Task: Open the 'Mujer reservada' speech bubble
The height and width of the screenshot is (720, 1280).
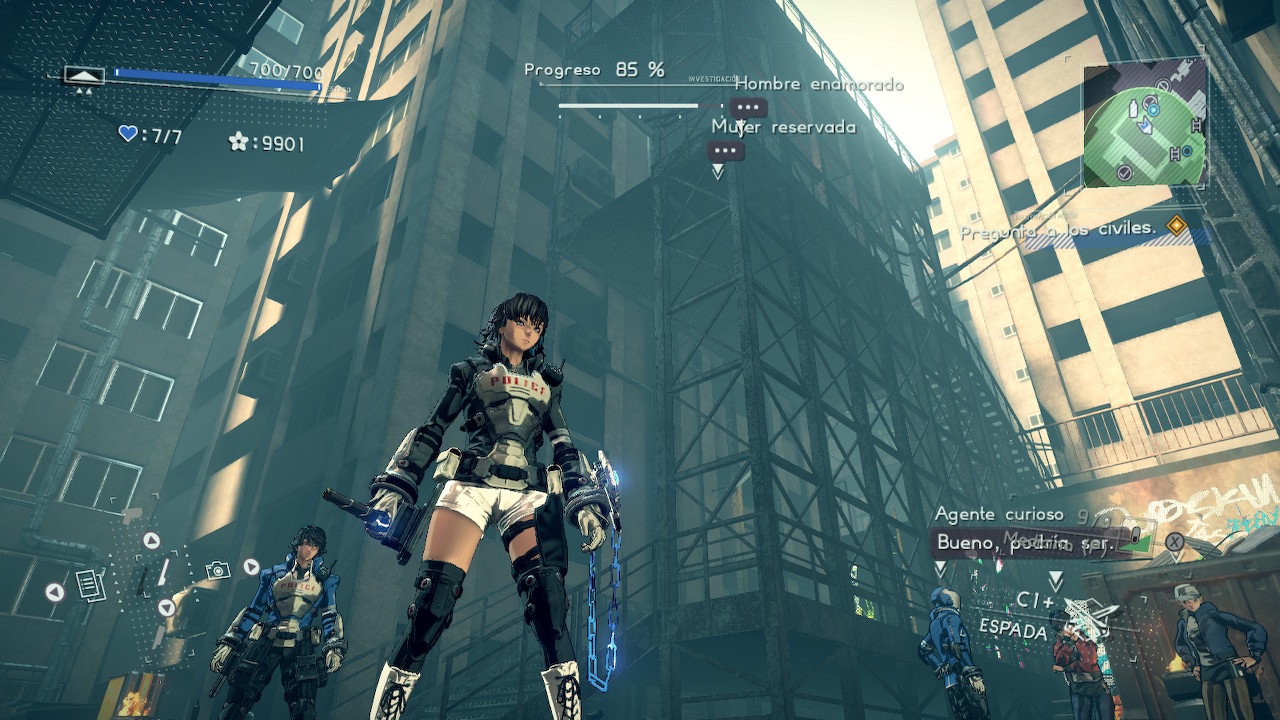Action: point(725,152)
